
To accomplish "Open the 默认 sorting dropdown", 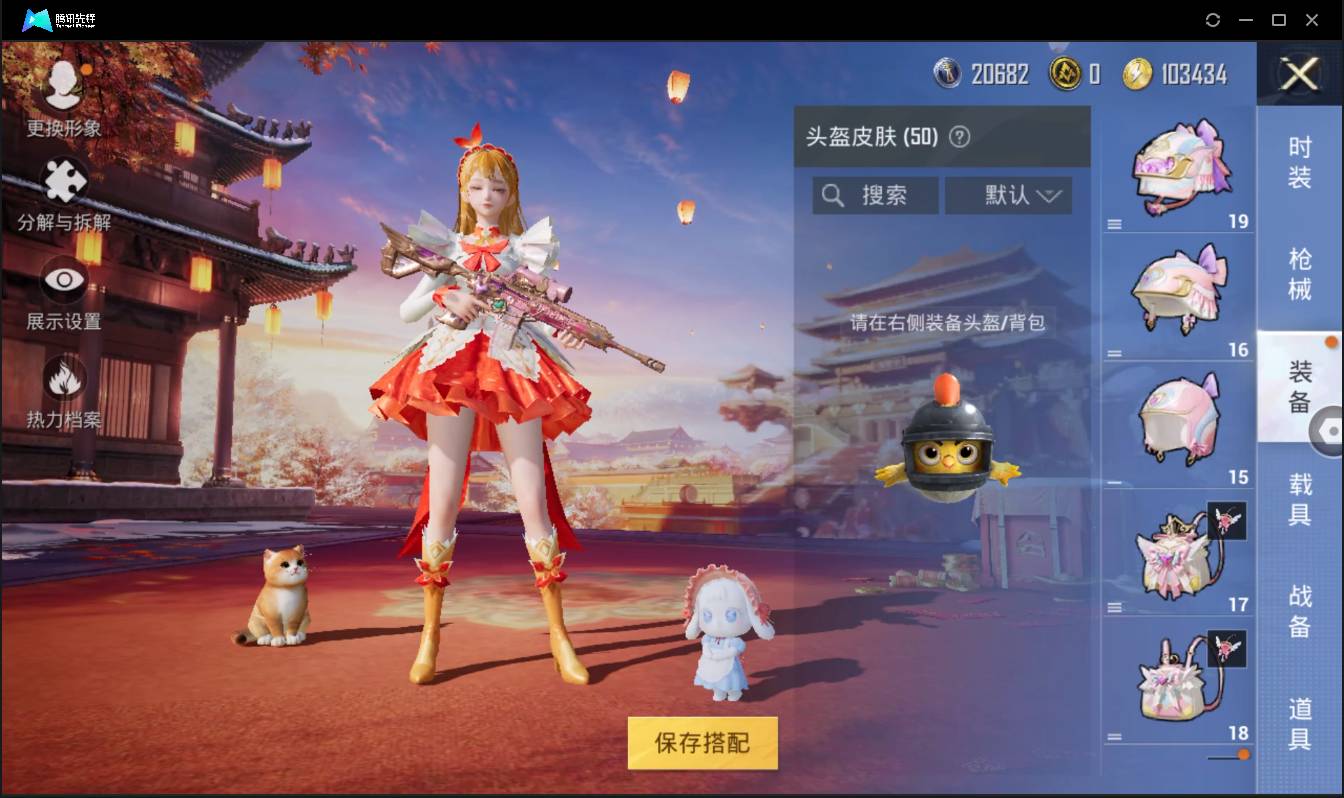I will 1008,195.
